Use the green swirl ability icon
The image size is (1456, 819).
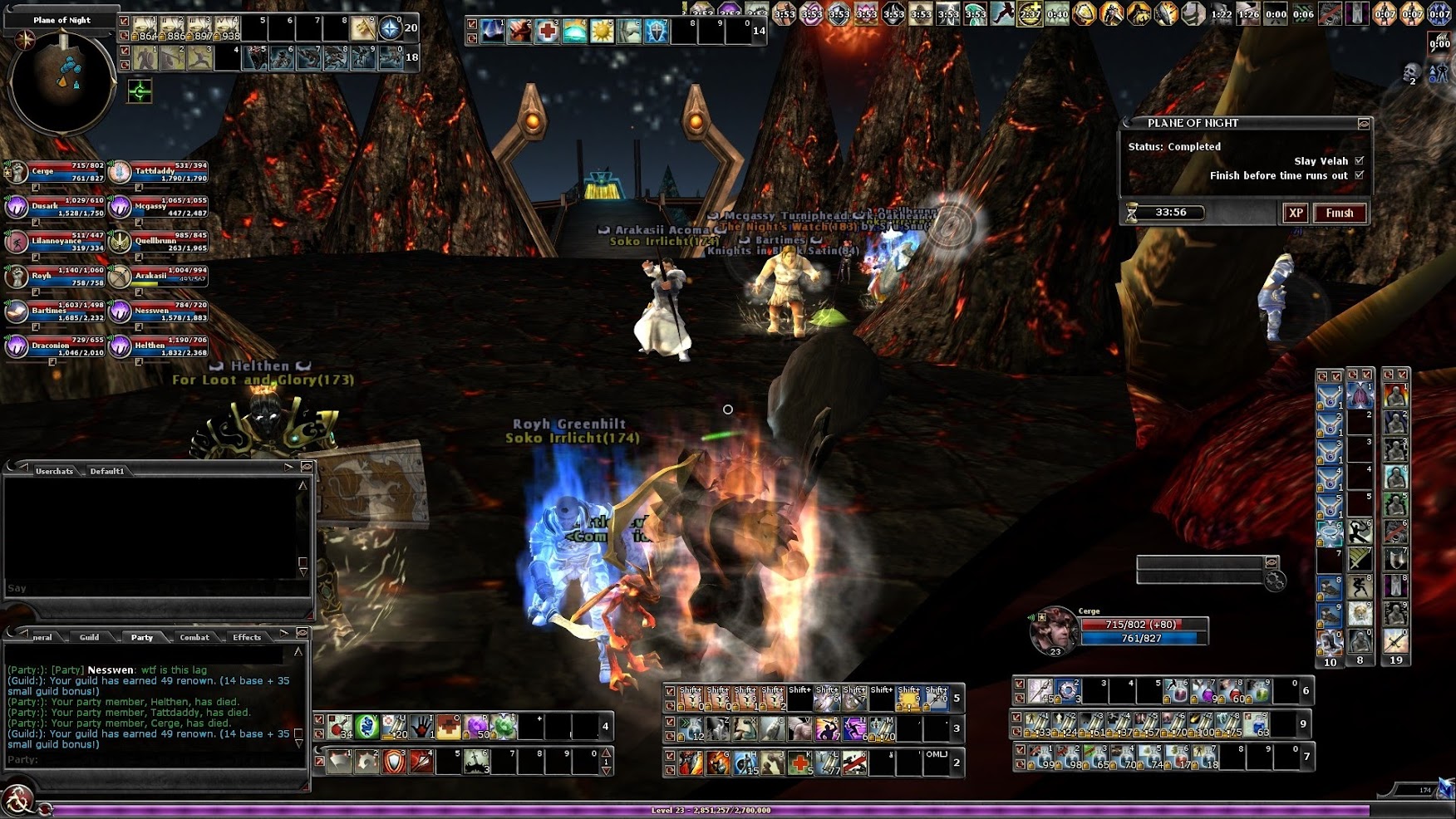point(366,727)
